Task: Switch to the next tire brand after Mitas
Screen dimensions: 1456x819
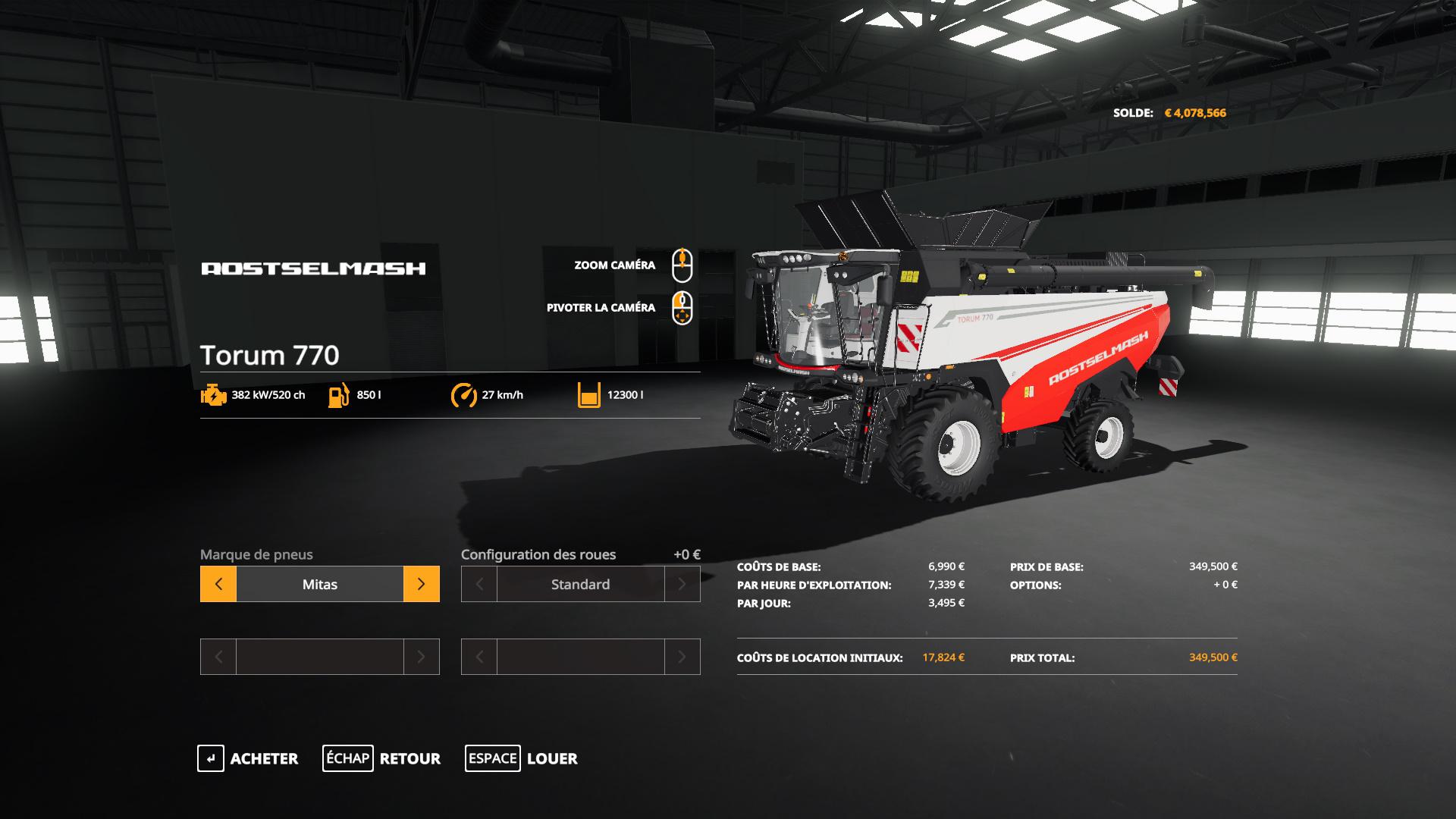Action: click(421, 584)
